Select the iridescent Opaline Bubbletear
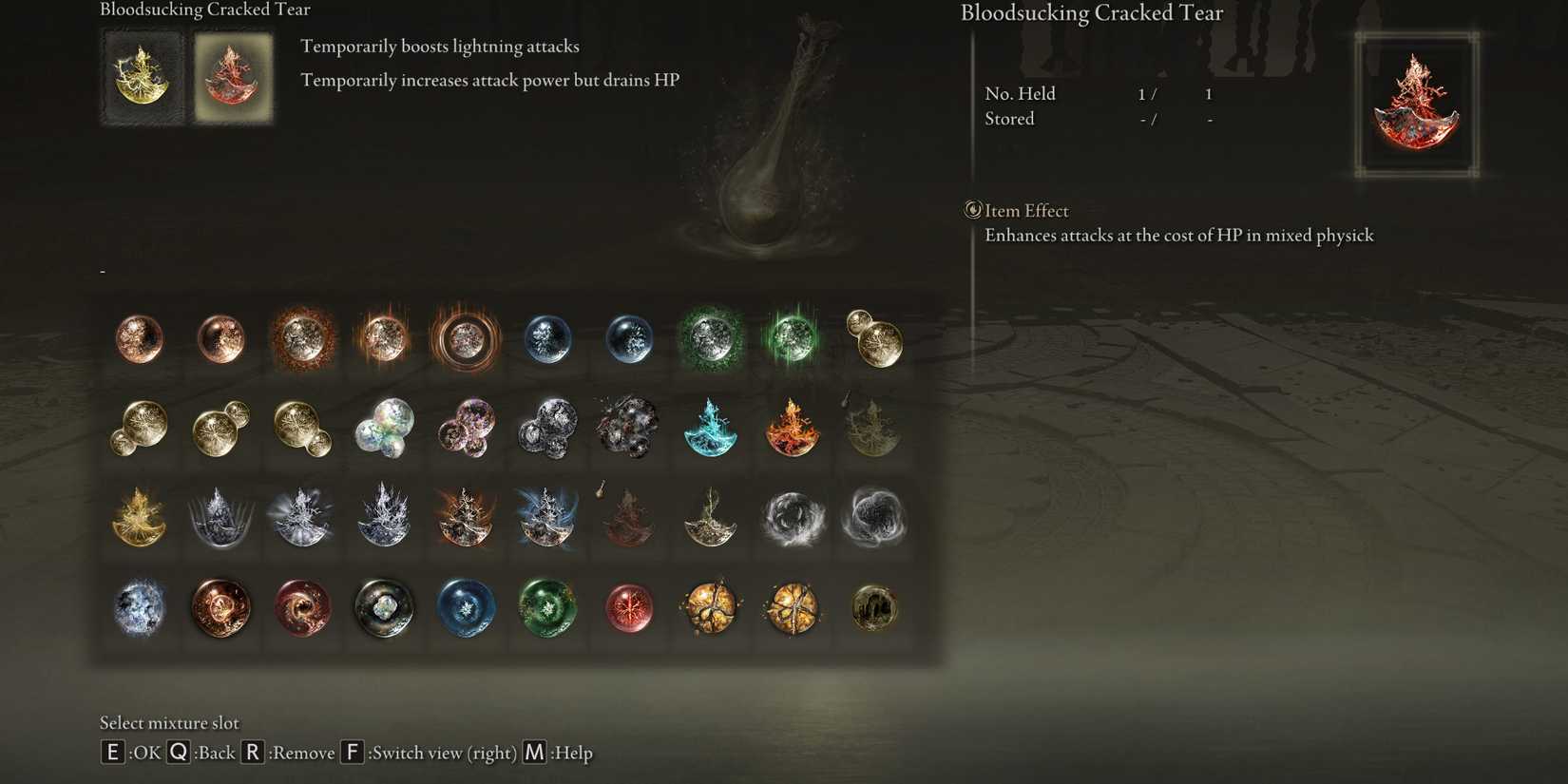Image resolution: width=1568 pixels, height=784 pixels. pos(384,430)
